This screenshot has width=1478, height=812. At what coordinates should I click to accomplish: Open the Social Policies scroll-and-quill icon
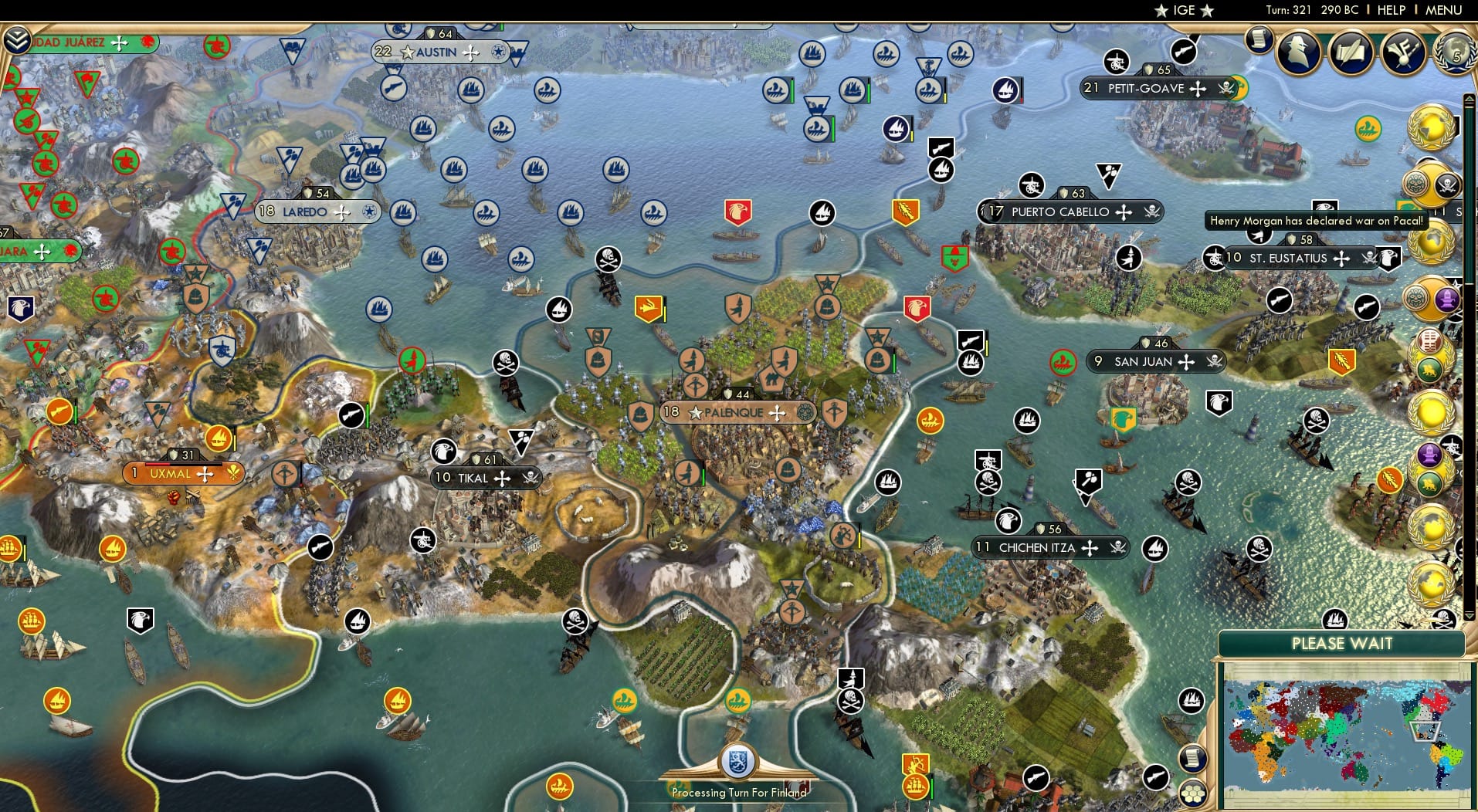(x=1351, y=52)
